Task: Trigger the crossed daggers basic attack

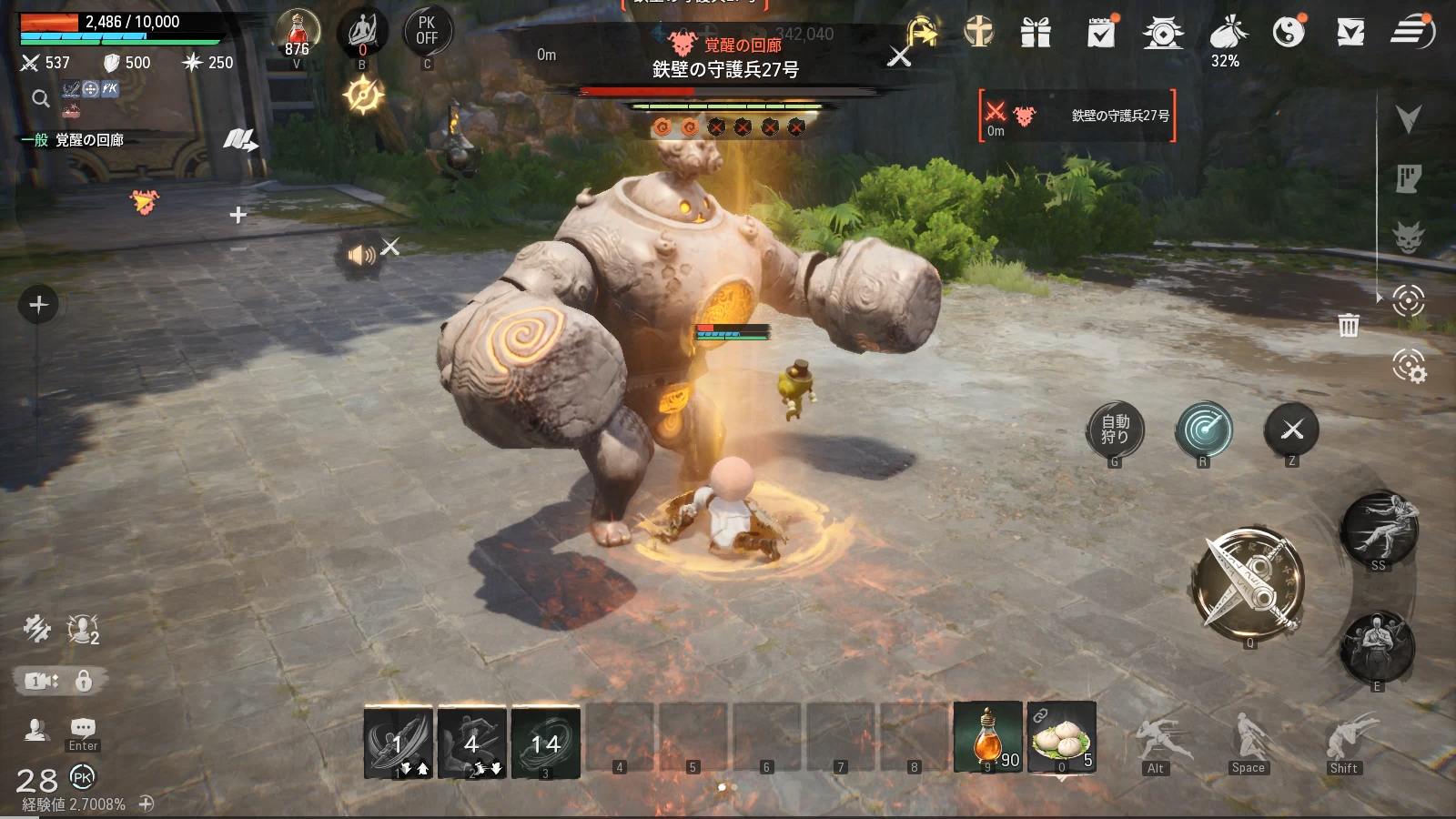Action: [x=1249, y=581]
